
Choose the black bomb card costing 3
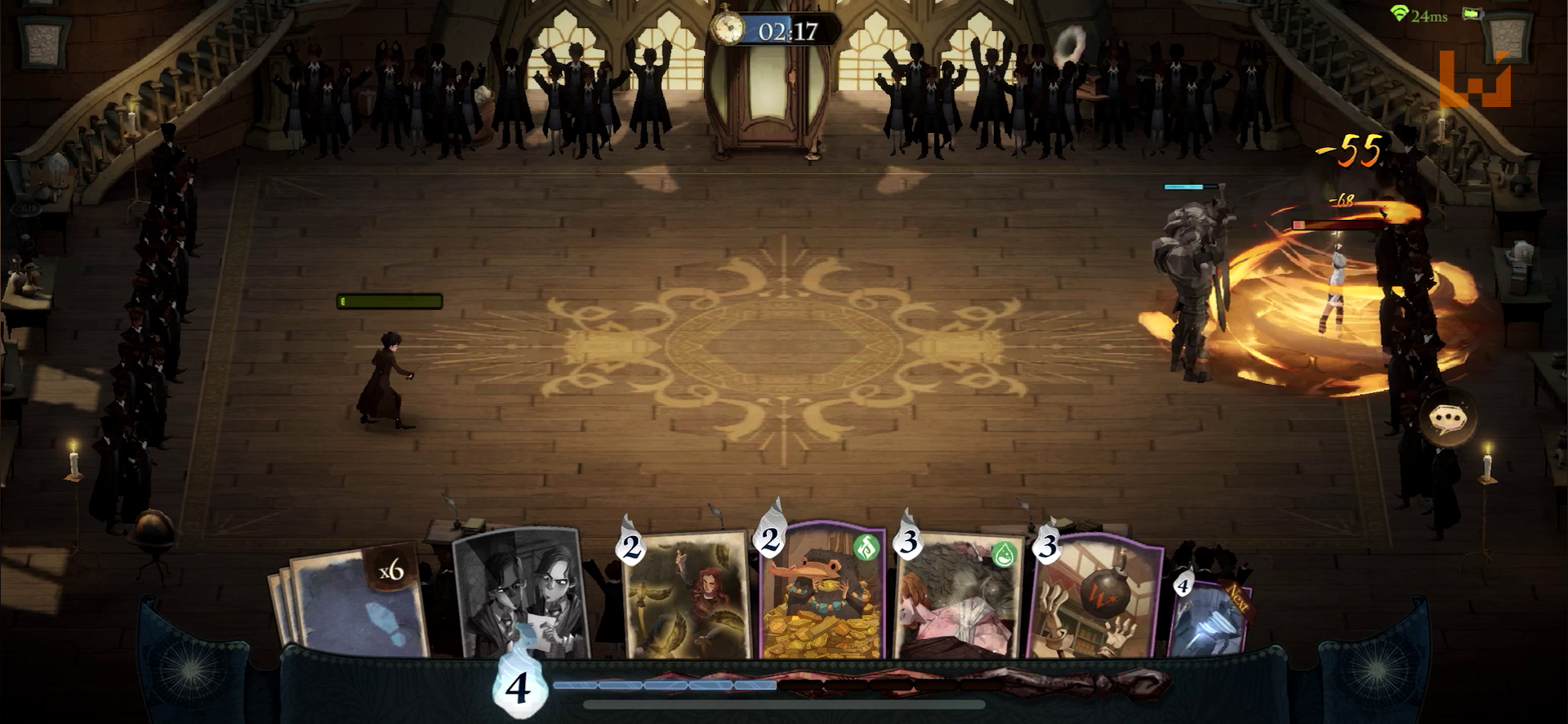pyautogui.click(x=1097, y=598)
